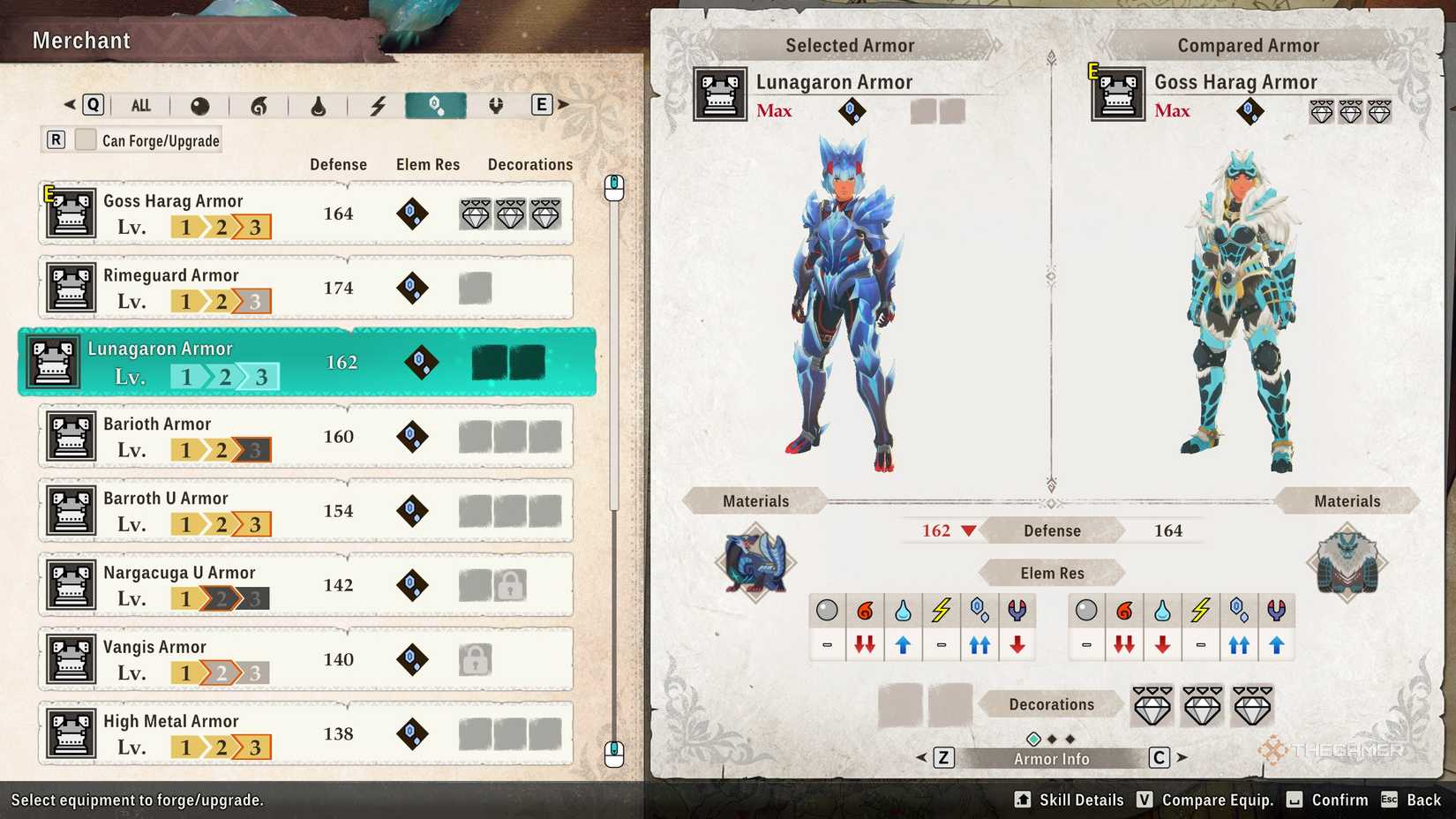Select the orb element filter icon

[x=199, y=105]
